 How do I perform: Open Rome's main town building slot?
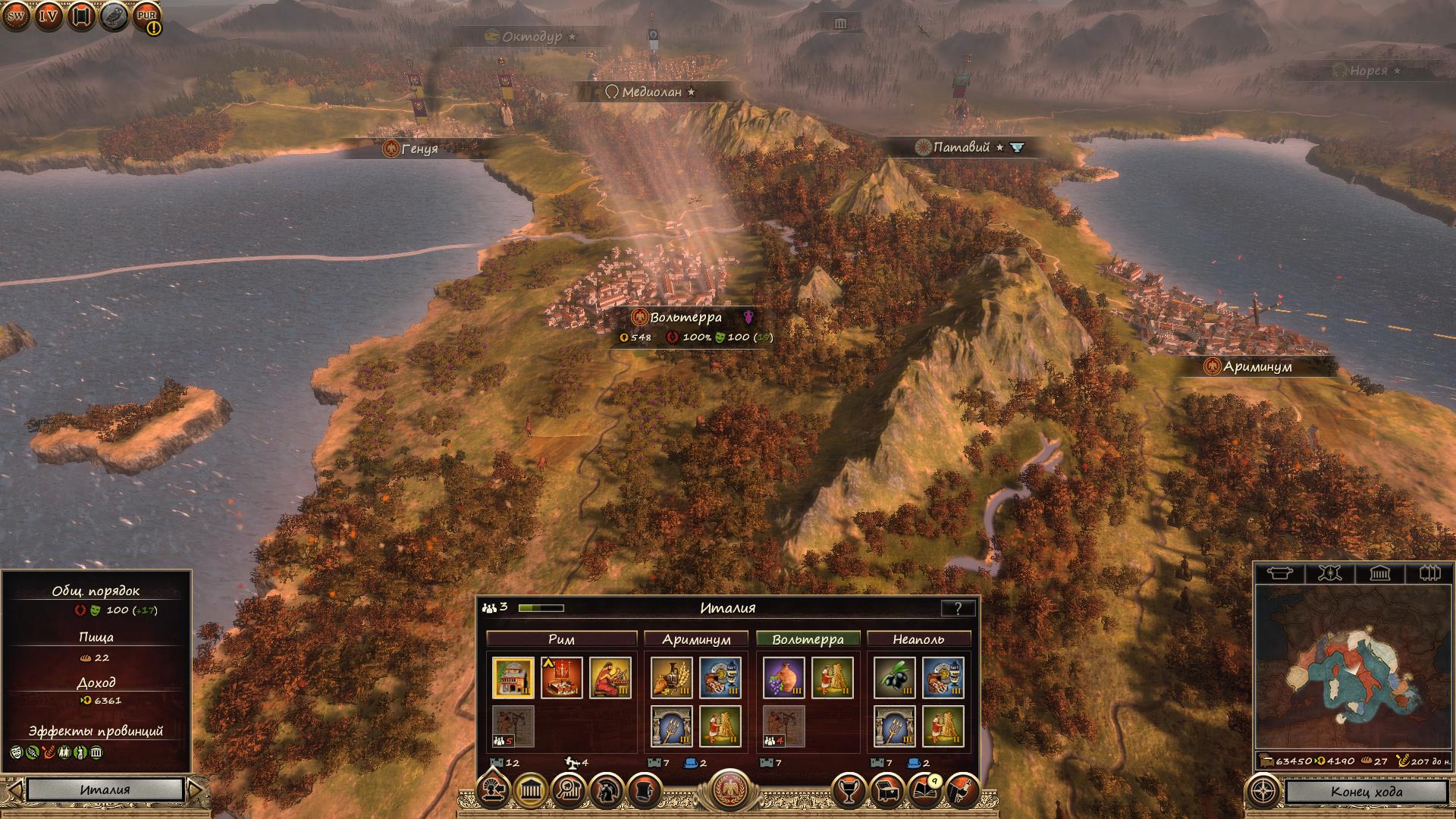tap(513, 677)
